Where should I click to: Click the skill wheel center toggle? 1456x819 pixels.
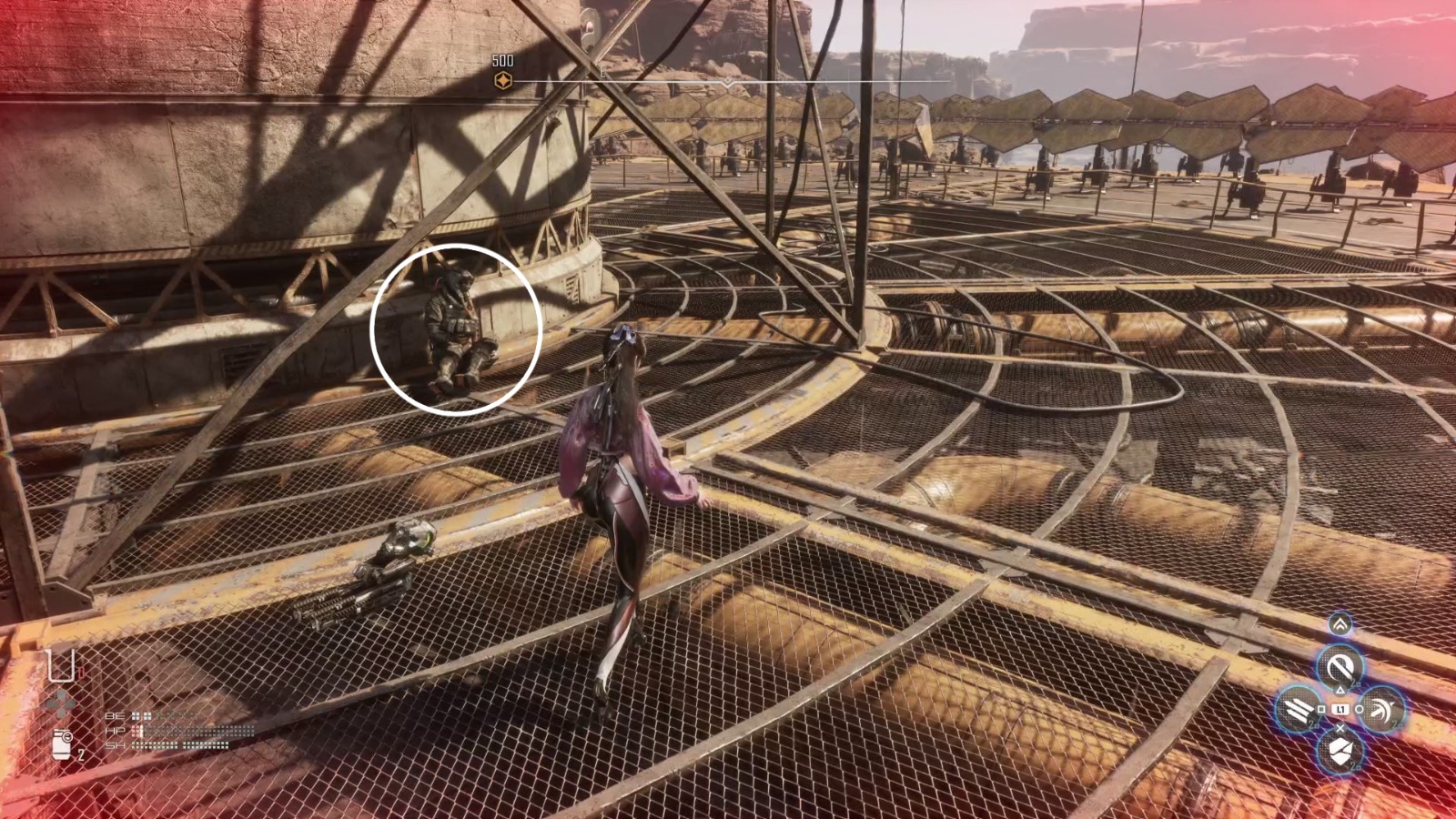coord(1342,708)
